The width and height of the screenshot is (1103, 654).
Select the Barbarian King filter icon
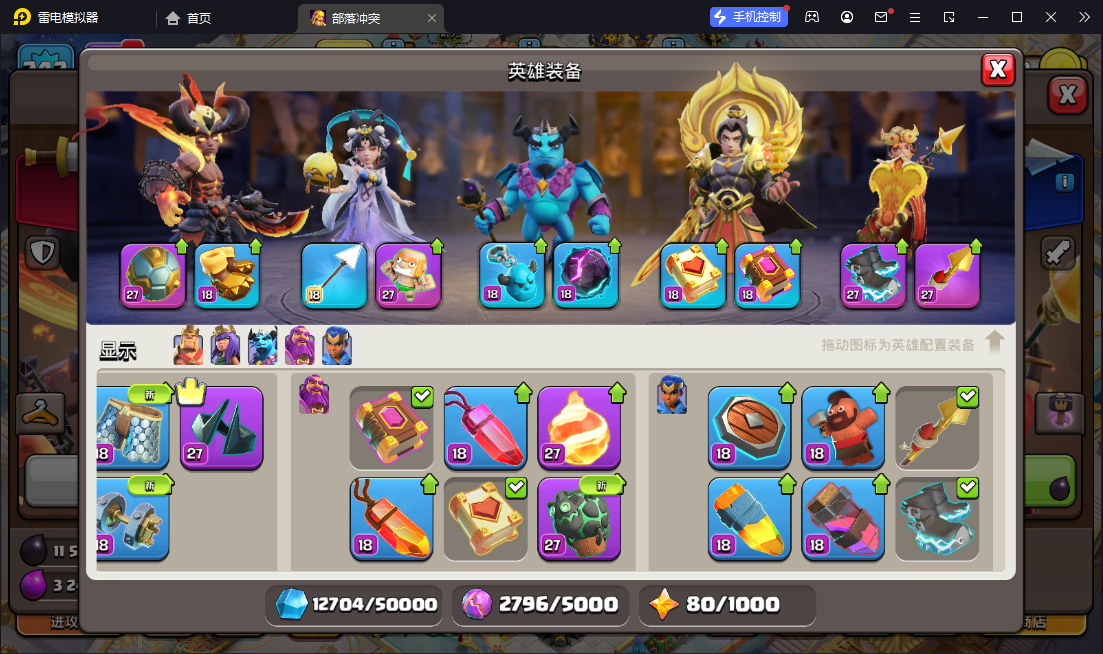coord(188,347)
